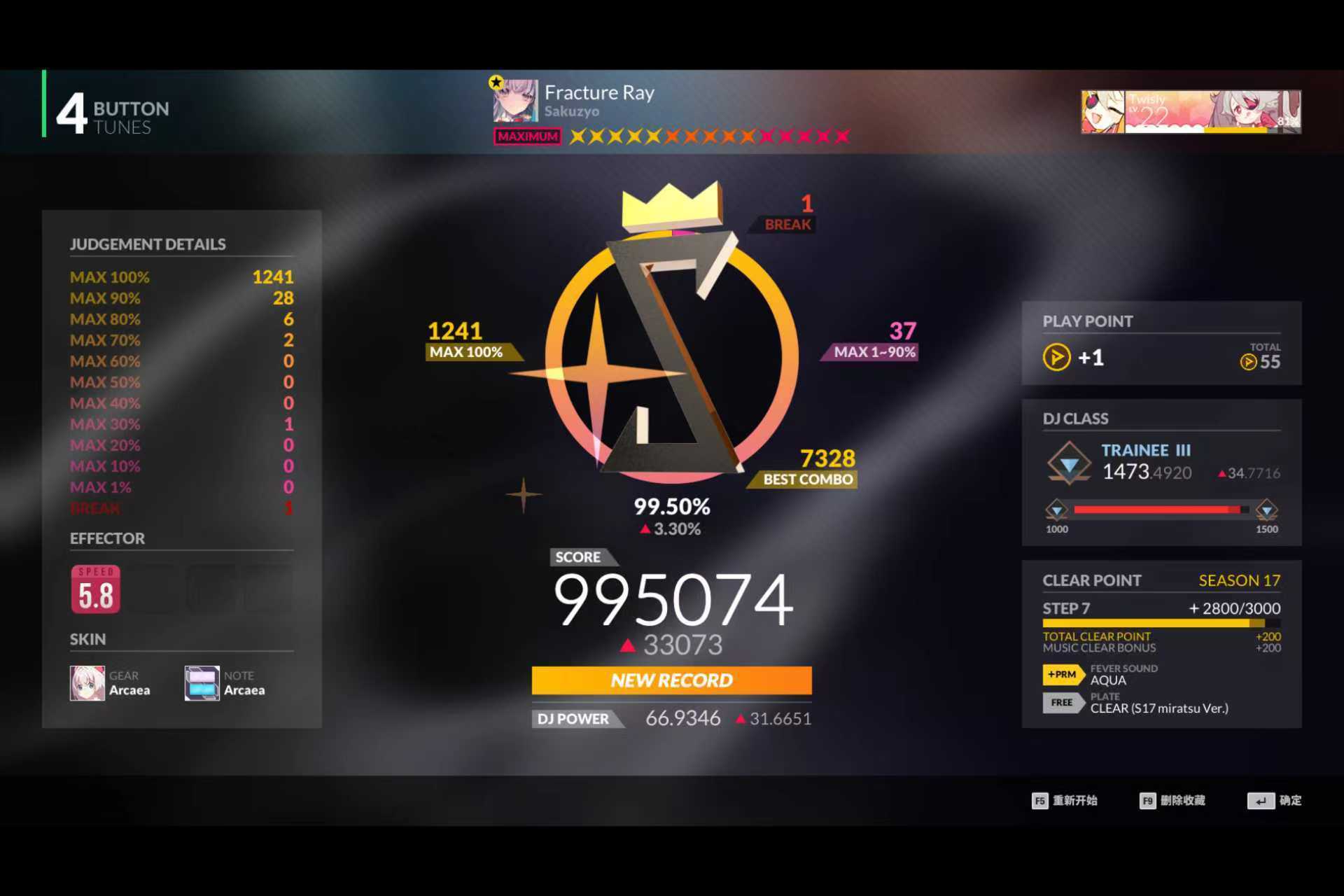1344x896 pixels.
Task: Click the star badge on the song jacket
Action: pyautogui.click(x=496, y=81)
